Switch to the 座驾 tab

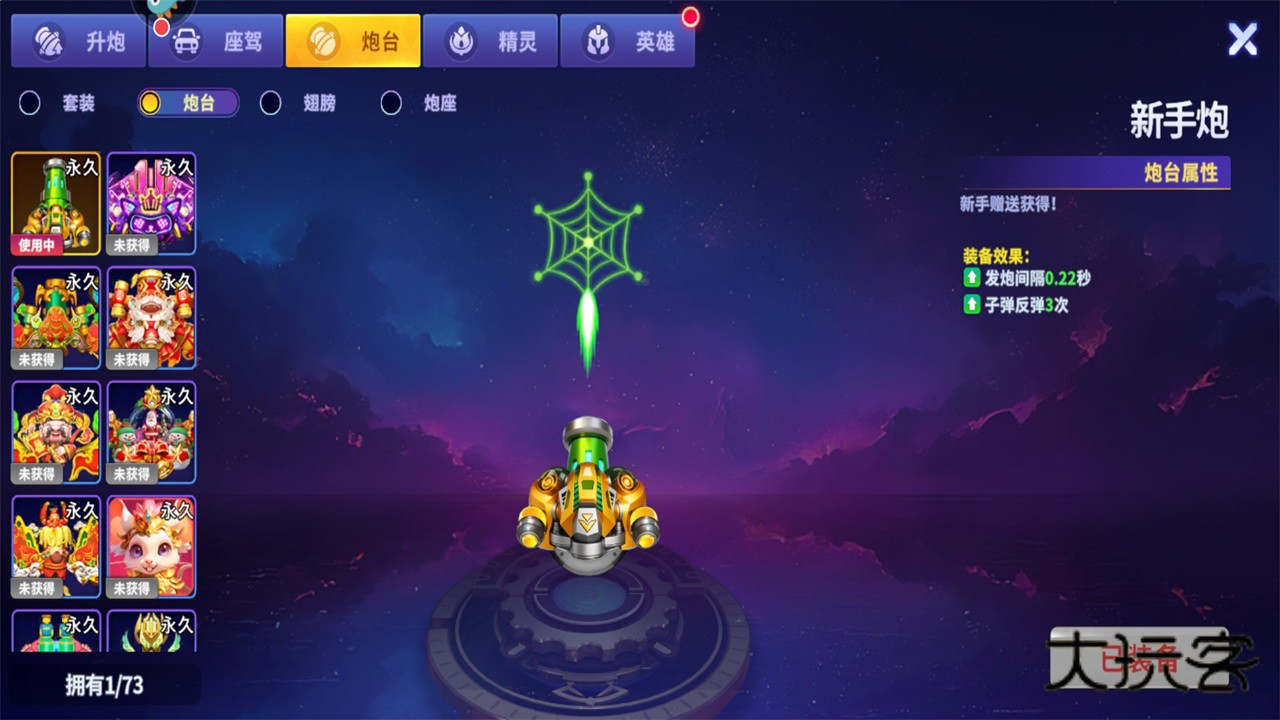pyautogui.click(x=216, y=42)
